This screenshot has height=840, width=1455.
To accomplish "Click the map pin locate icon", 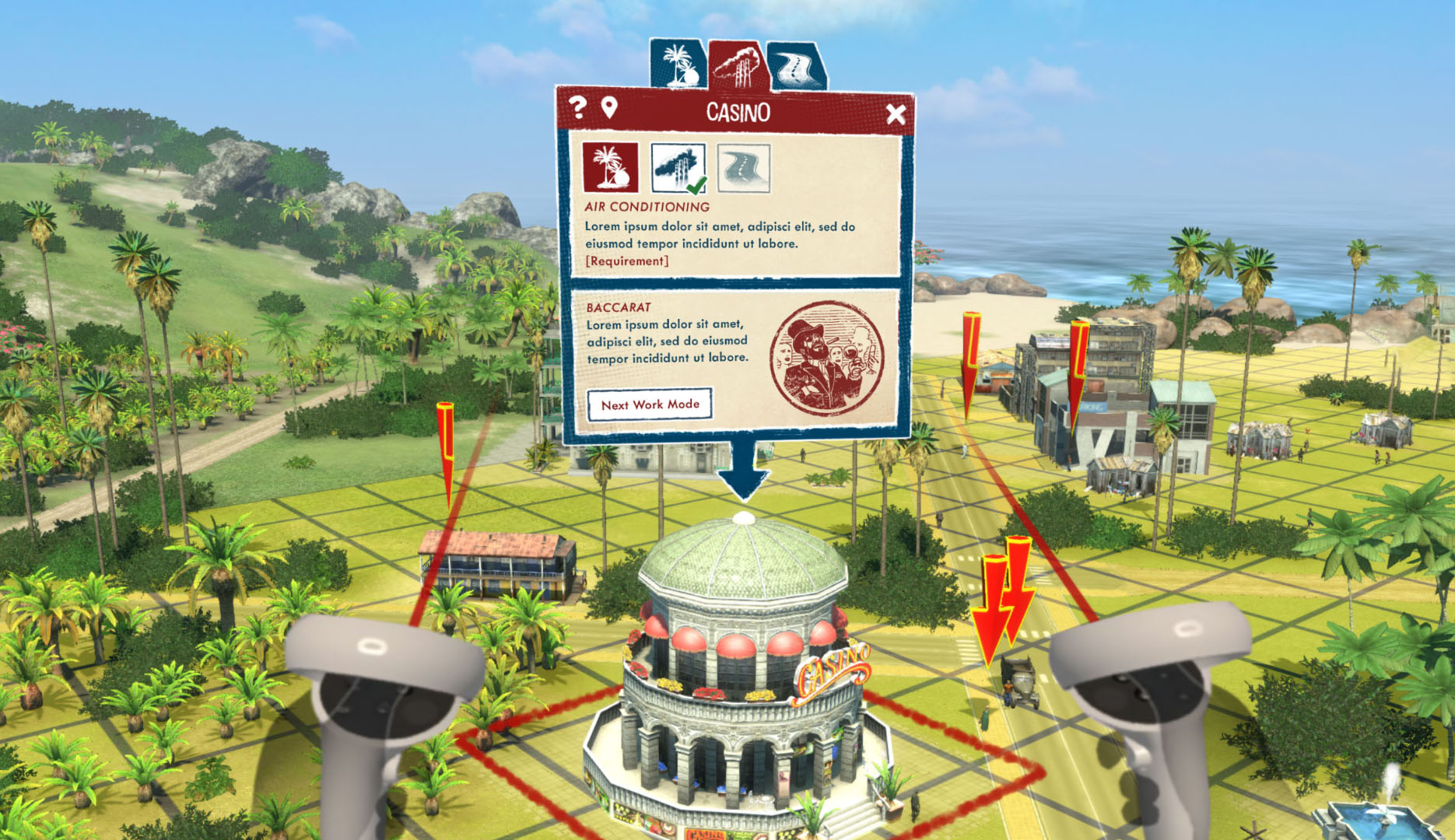I will (609, 108).
